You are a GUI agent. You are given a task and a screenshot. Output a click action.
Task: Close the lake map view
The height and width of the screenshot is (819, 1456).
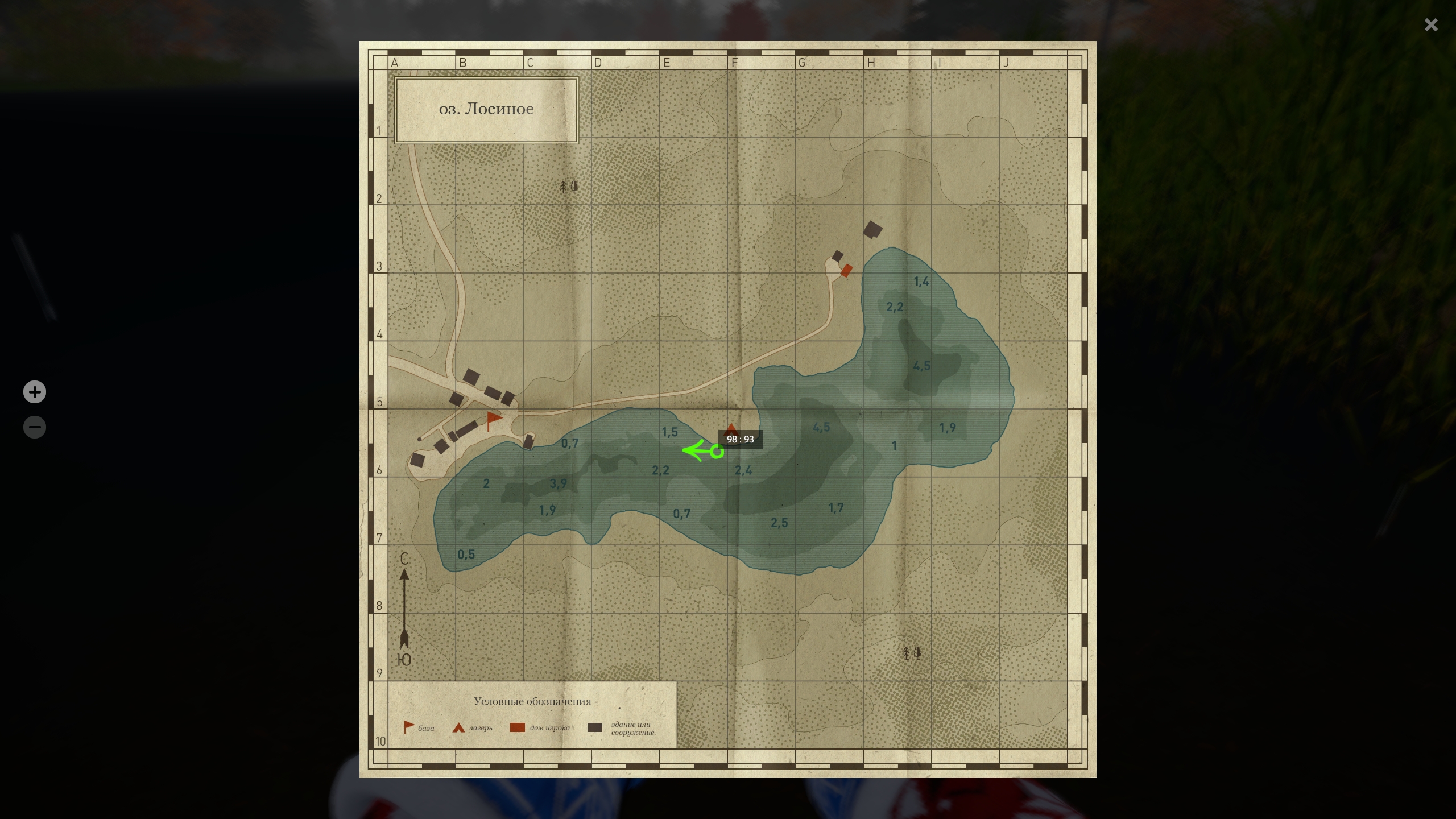point(1431,25)
